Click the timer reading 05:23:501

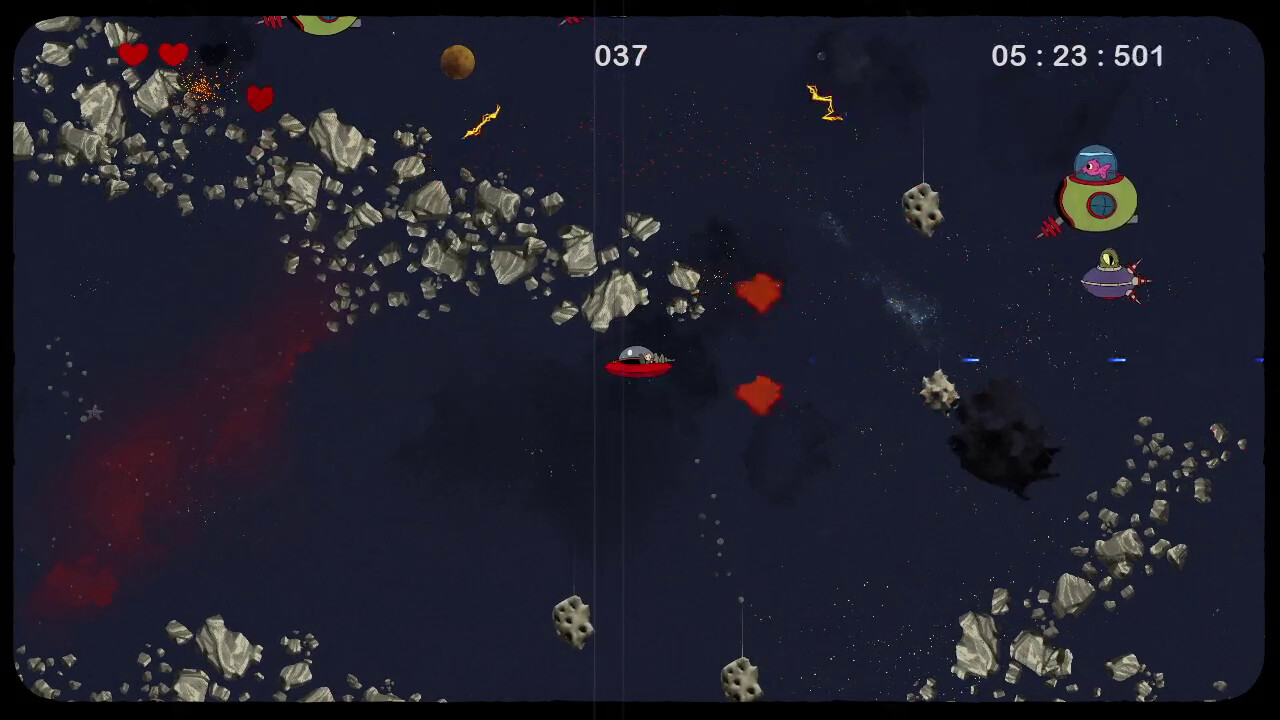pyautogui.click(x=1078, y=56)
